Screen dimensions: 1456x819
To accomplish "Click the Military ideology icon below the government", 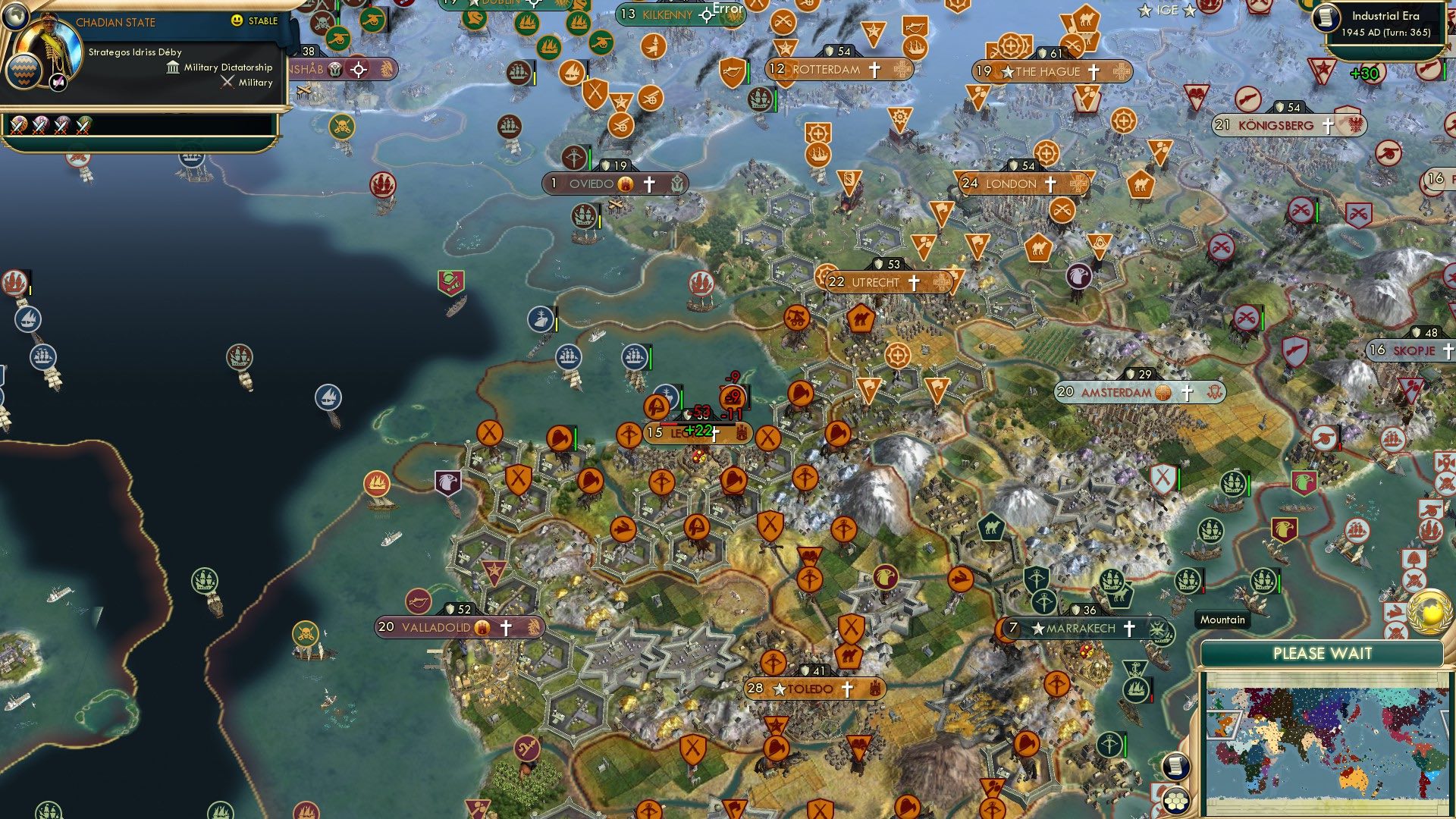I will tap(227, 82).
